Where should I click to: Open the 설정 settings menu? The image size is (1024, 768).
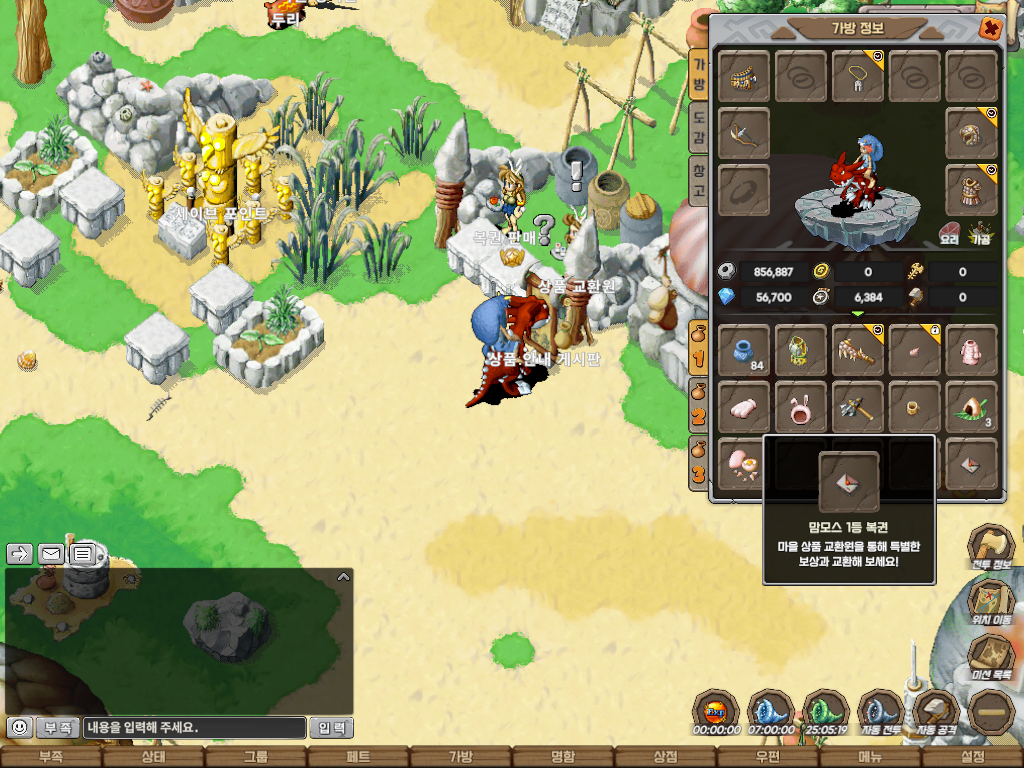coord(972,757)
